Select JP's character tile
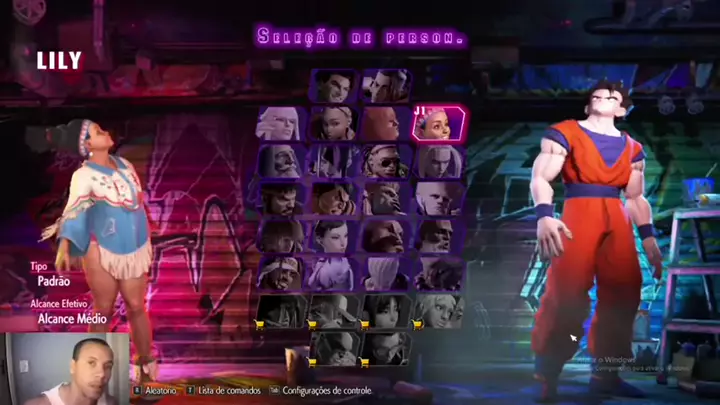 [281, 161]
